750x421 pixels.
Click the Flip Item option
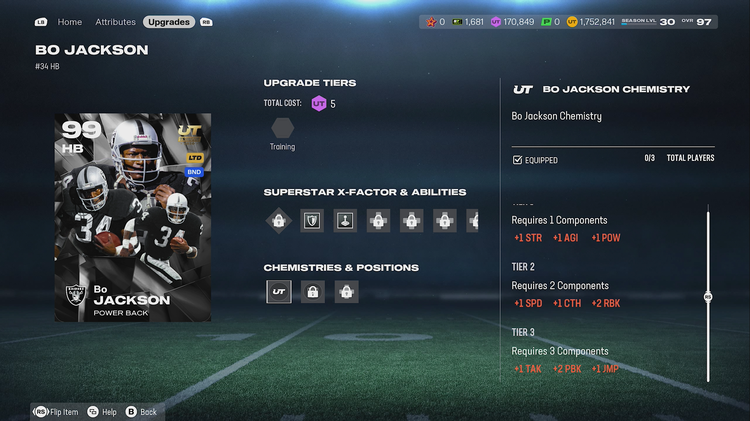coord(56,411)
